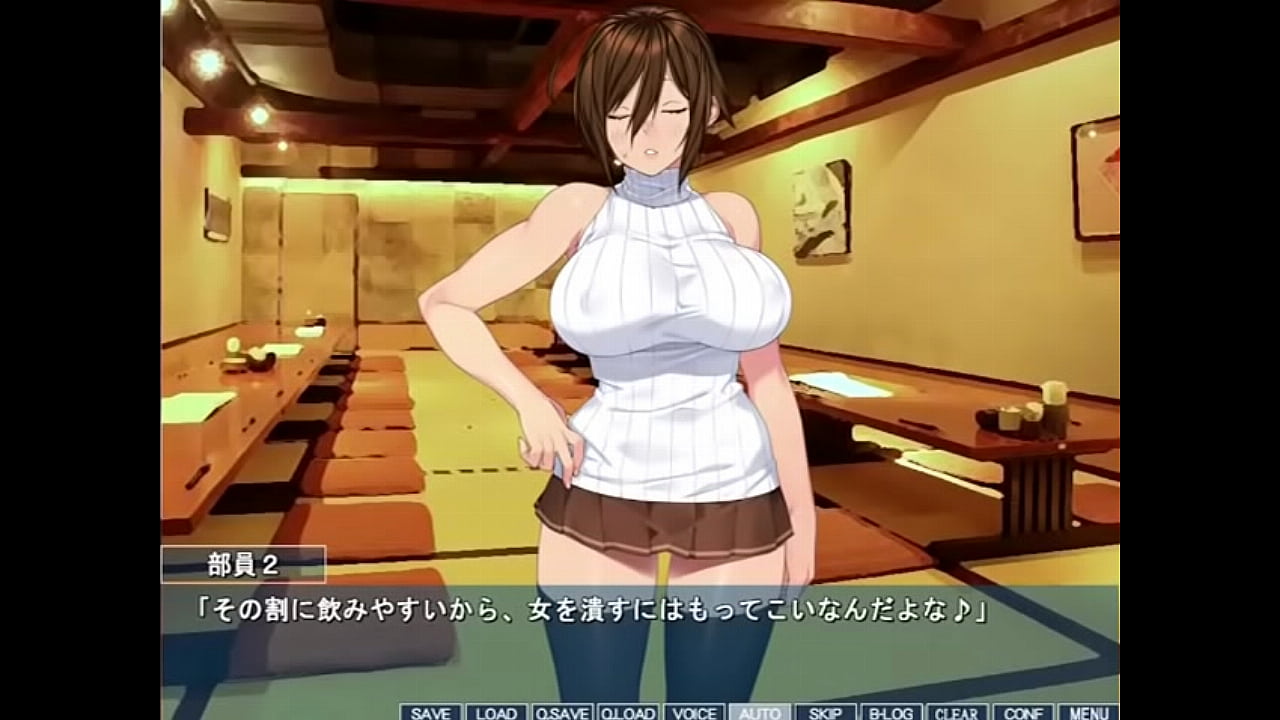1280x720 pixels.
Task: Clear the text window using CLEAR
Action: coord(955,711)
